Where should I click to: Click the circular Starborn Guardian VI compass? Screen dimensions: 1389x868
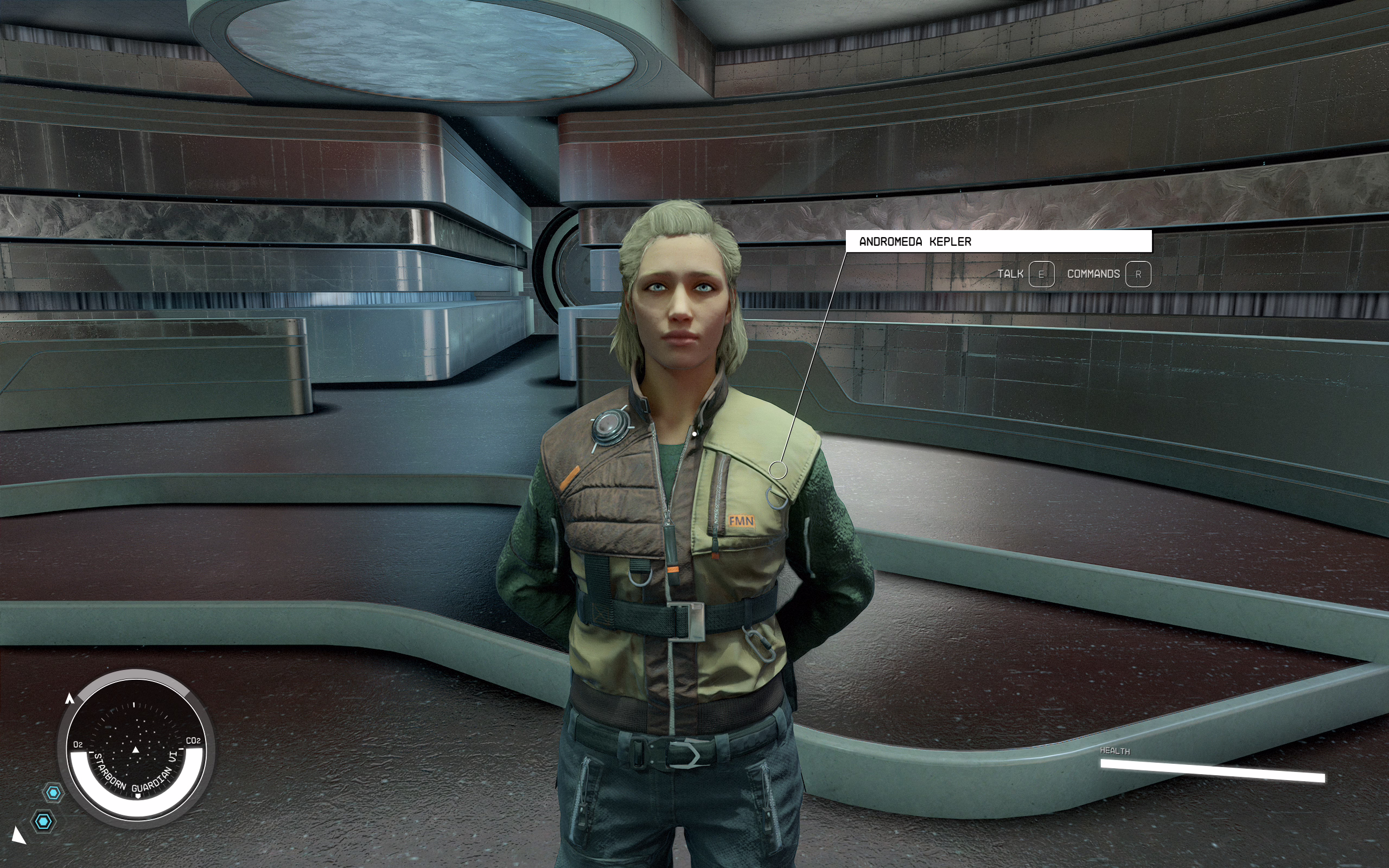(x=136, y=748)
